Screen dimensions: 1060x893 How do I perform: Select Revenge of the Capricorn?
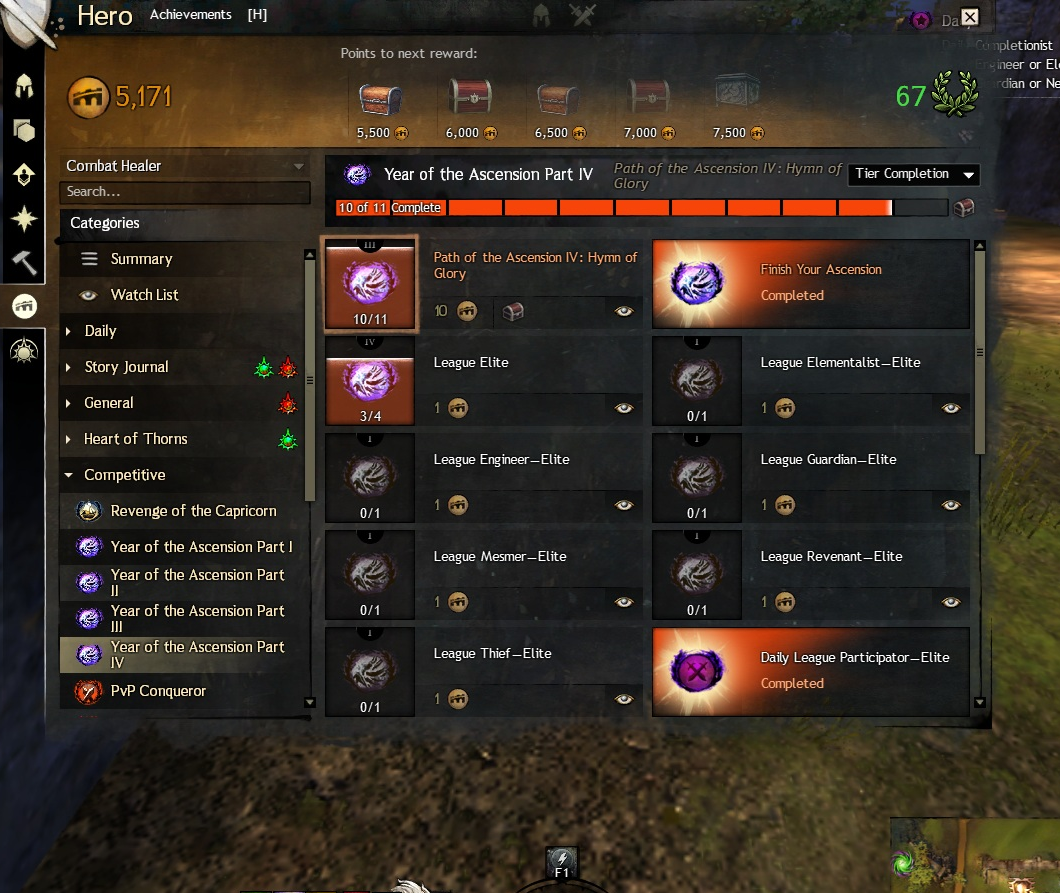[193, 511]
